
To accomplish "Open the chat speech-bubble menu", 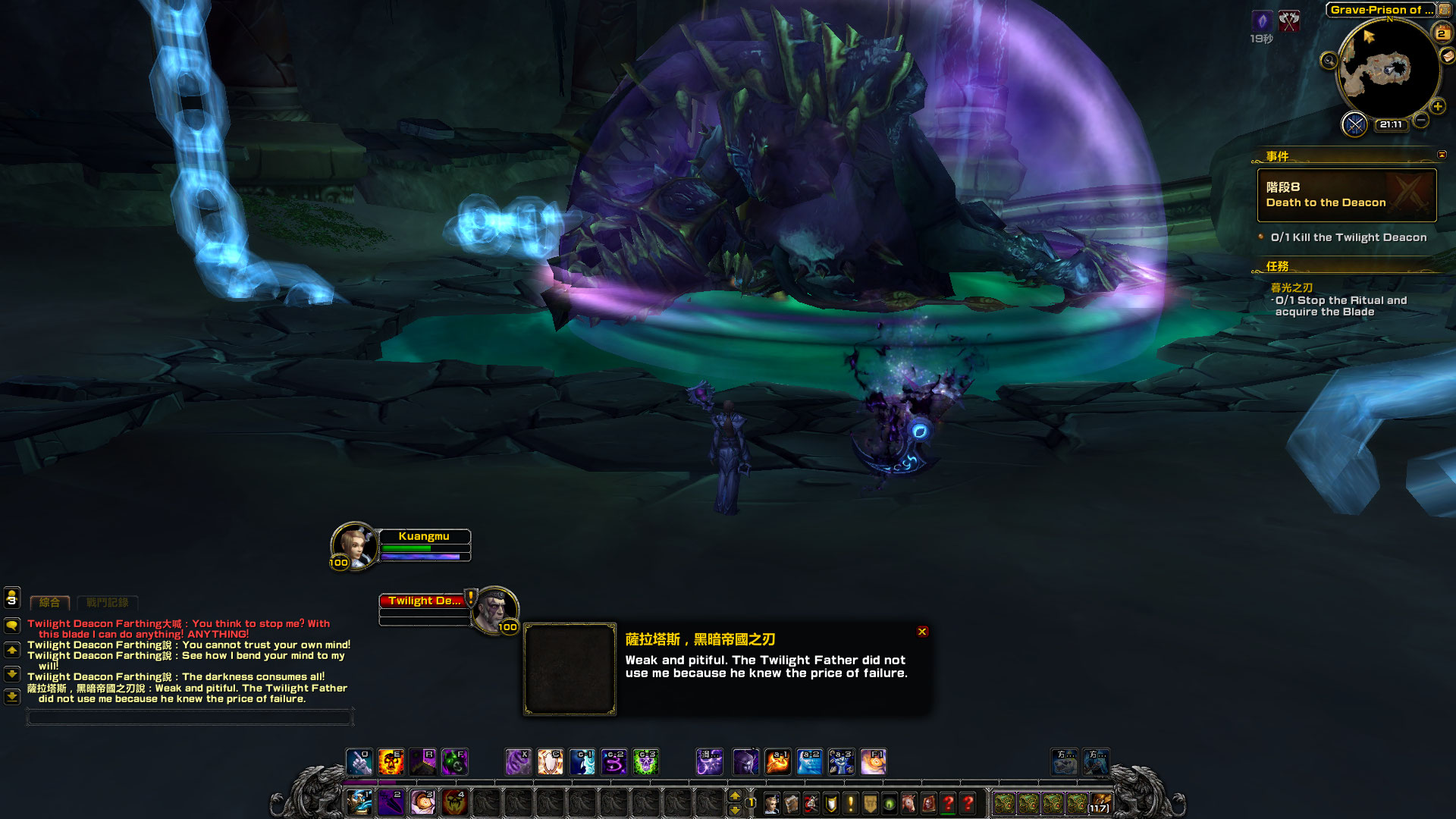I will (x=12, y=626).
